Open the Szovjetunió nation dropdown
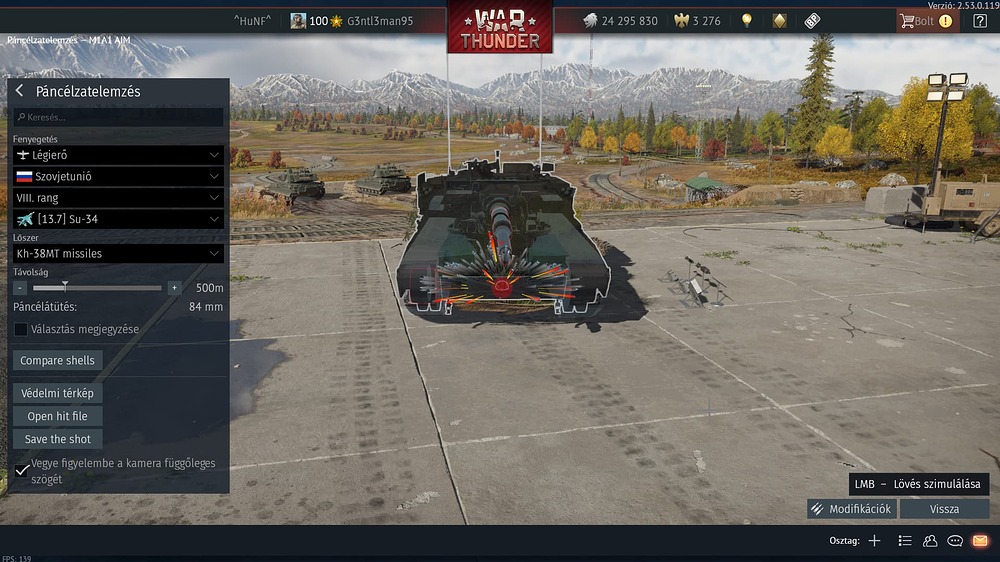 click(x=118, y=176)
